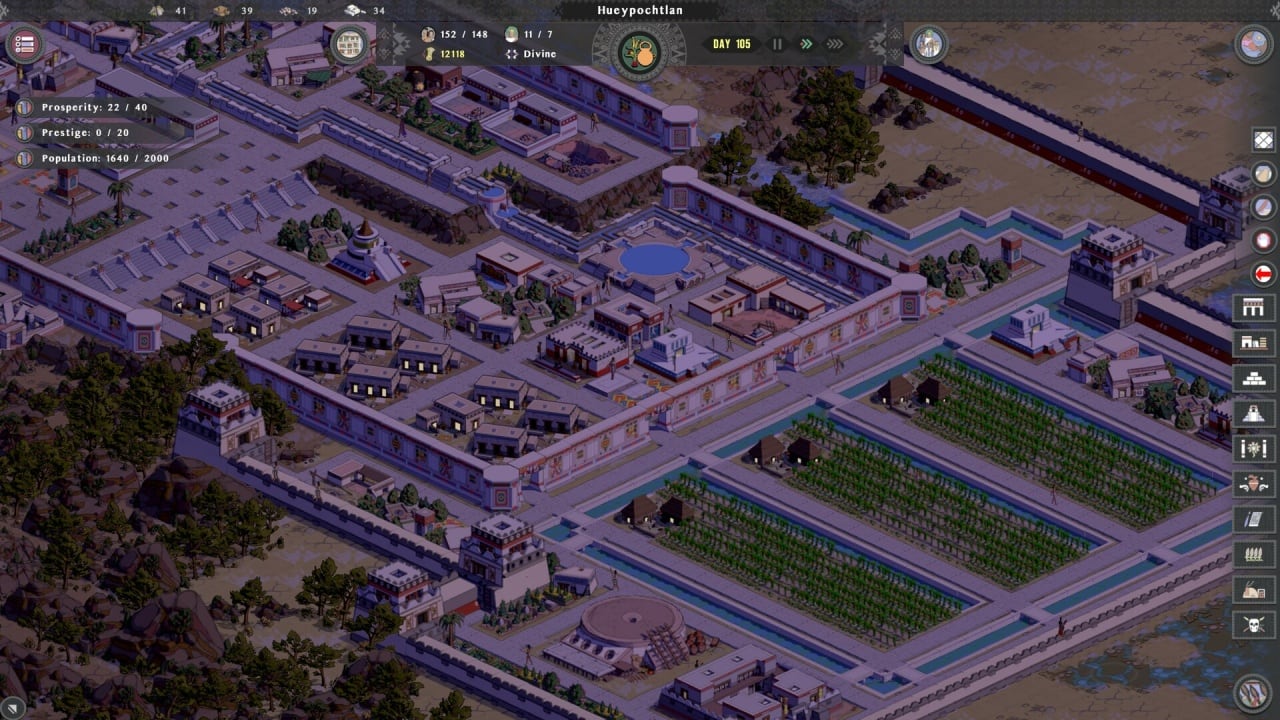Select the Prosperity goal entry
This screenshot has height=720, width=1280.
tap(85, 107)
